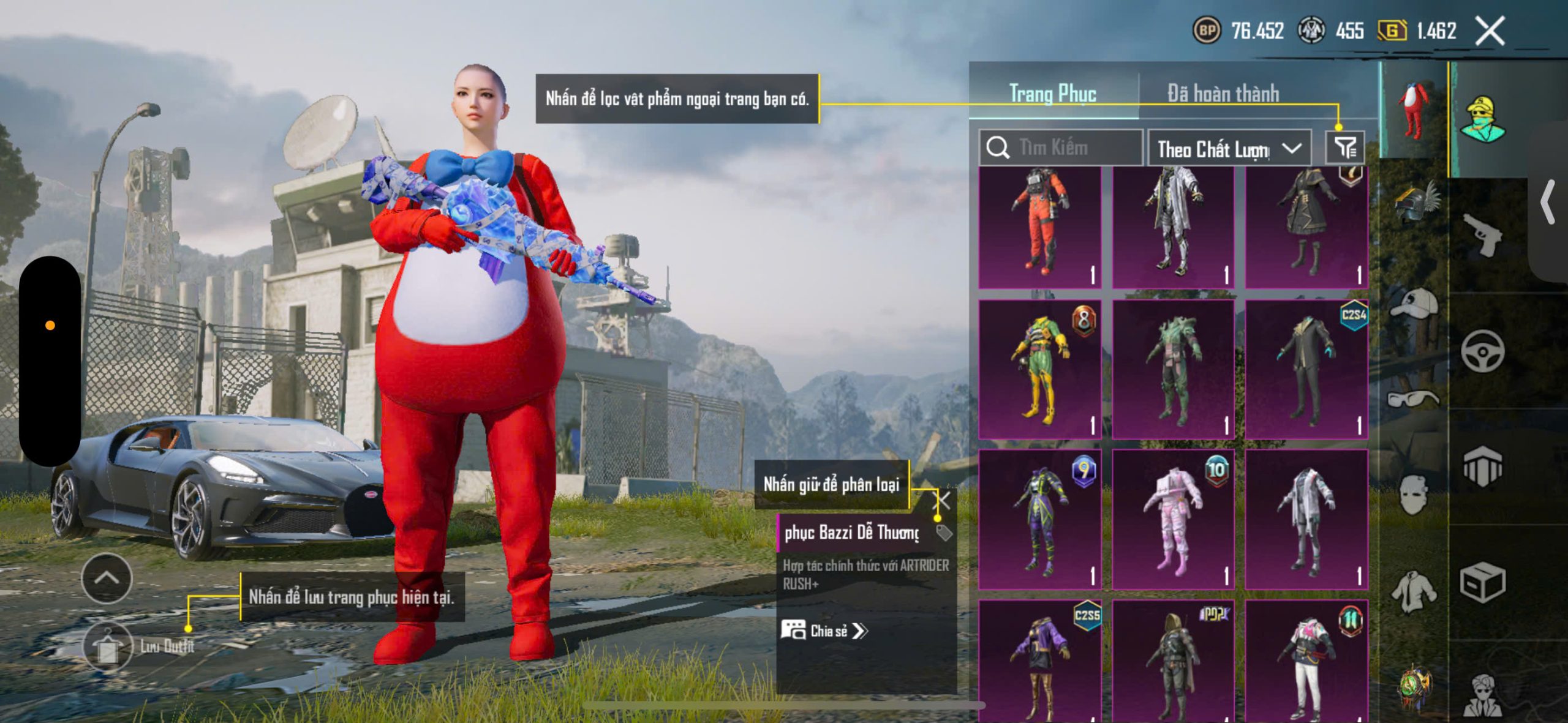Open the pistol weapon skins category

click(x=1482, y=235)
